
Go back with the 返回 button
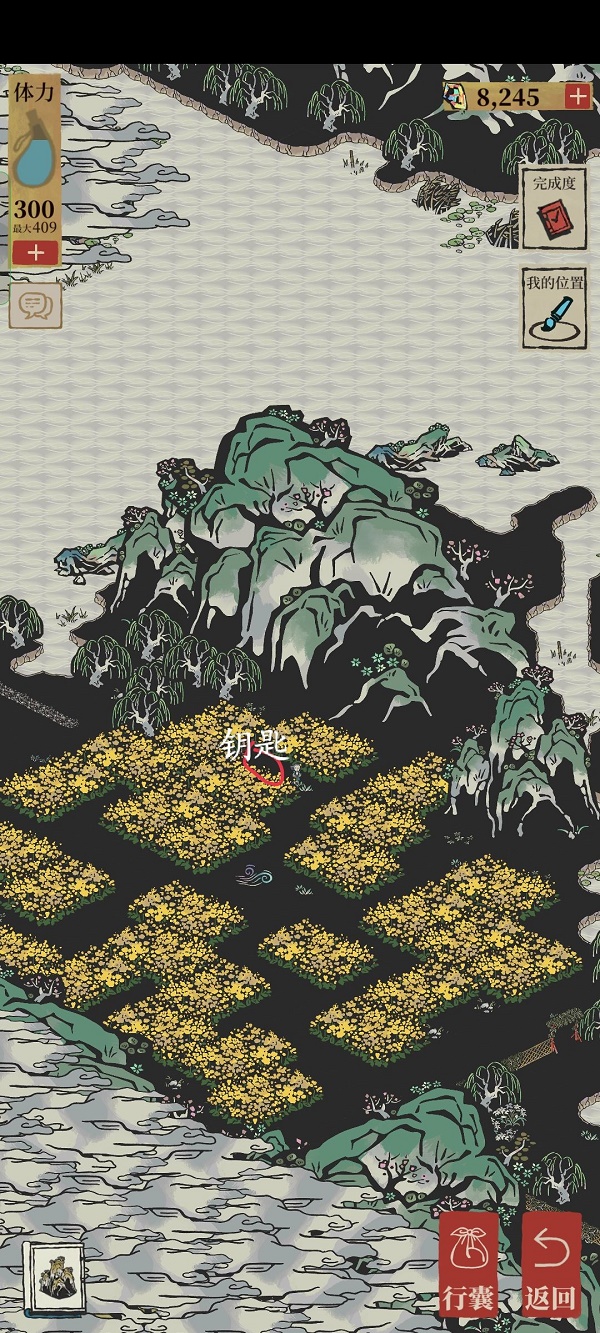(x=551, y=1264)
